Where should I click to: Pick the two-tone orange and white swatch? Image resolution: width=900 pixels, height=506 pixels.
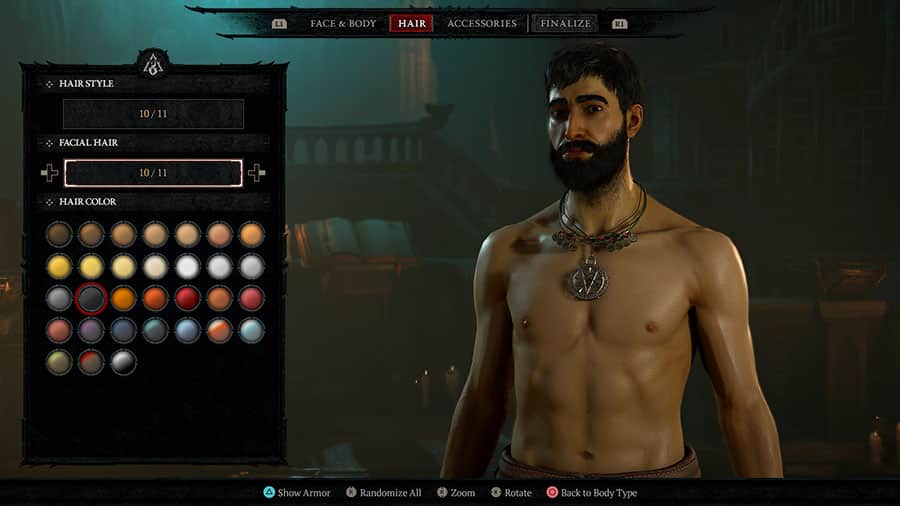[219, 330]
